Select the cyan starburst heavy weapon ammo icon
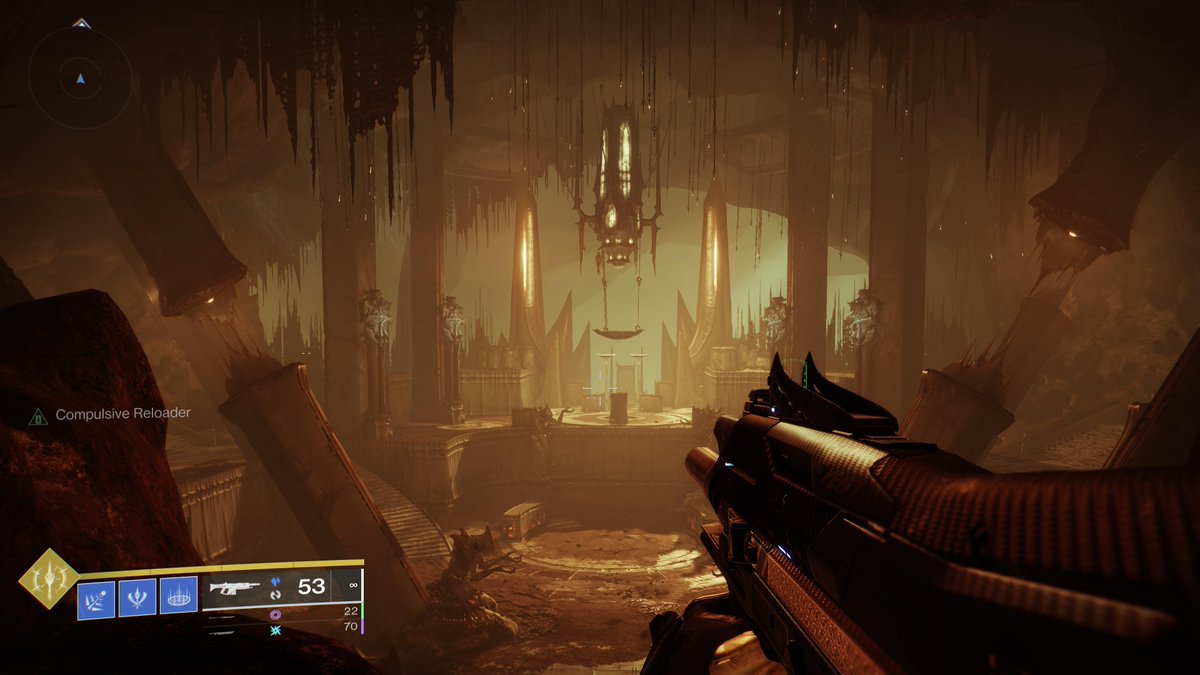Image resolution: width=1200 pixels, height=675 pixels. tap(275, 630)
